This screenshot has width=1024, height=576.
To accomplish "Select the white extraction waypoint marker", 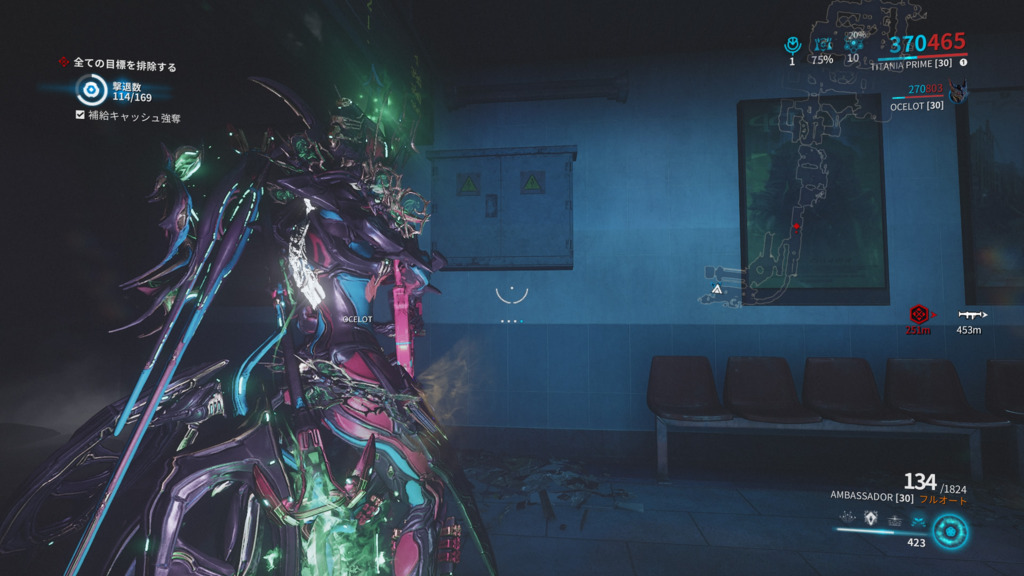I will (968, 314).
